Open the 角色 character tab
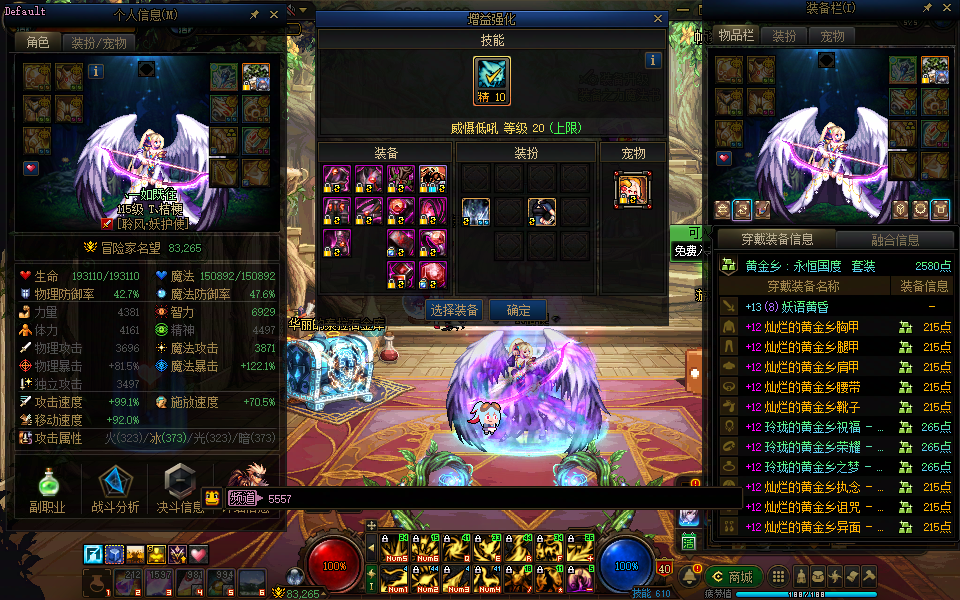 pyautogui.click(x=38, y=43)
